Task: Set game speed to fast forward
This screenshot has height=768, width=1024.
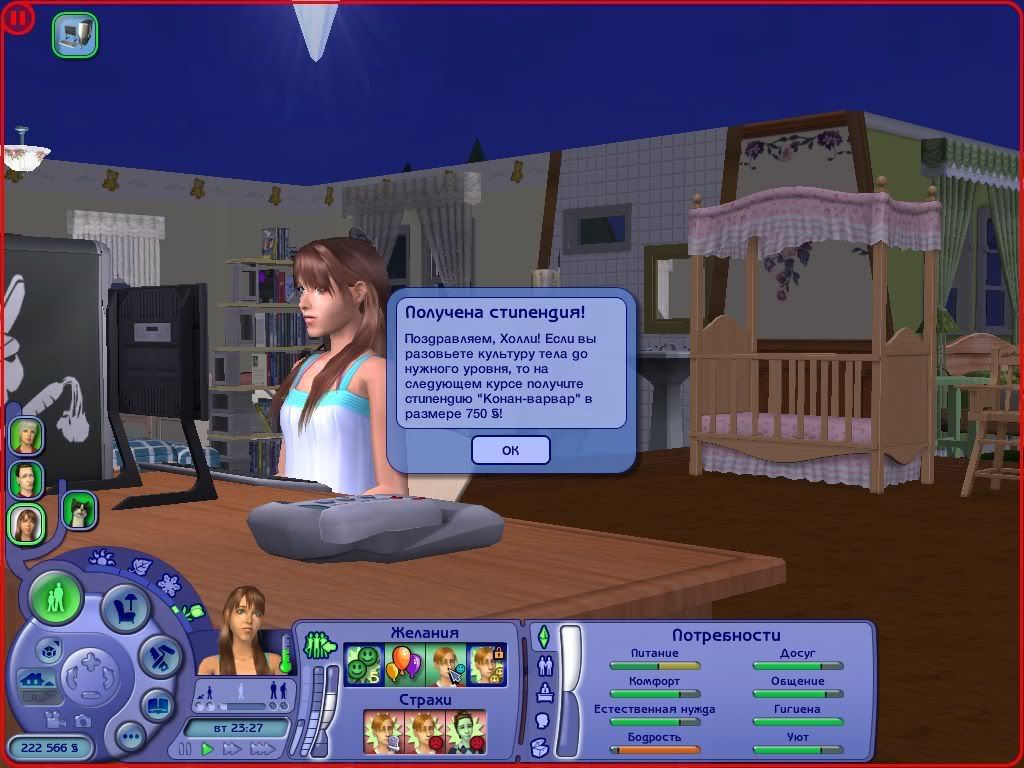Action: click(x=232, y=748)
